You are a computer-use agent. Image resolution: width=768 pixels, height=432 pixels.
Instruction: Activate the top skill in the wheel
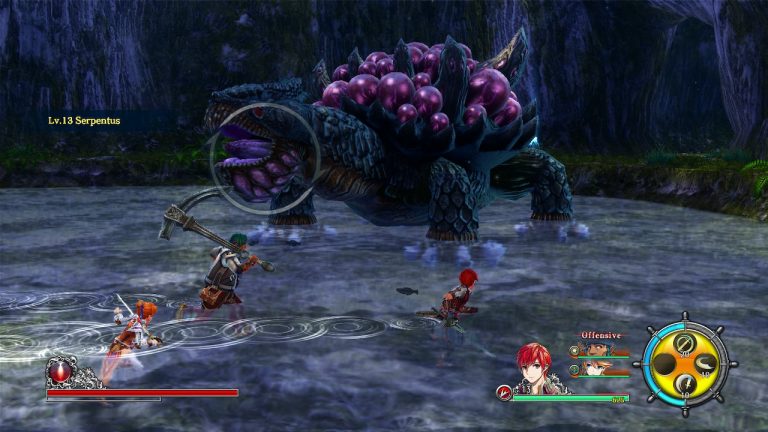pos(684,344)
